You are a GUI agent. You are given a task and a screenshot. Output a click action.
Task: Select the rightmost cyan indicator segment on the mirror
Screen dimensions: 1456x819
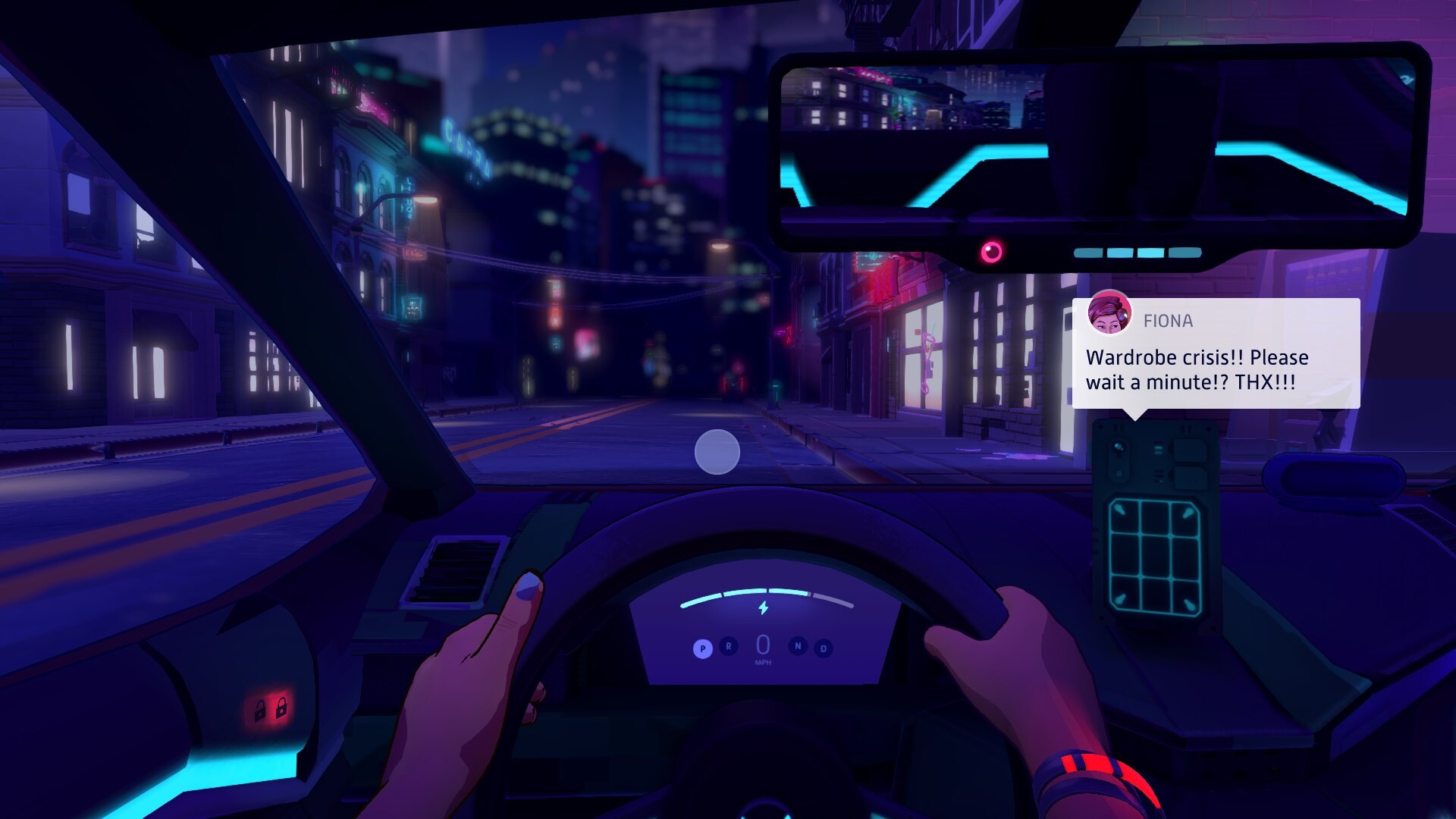pos(1185,253)
